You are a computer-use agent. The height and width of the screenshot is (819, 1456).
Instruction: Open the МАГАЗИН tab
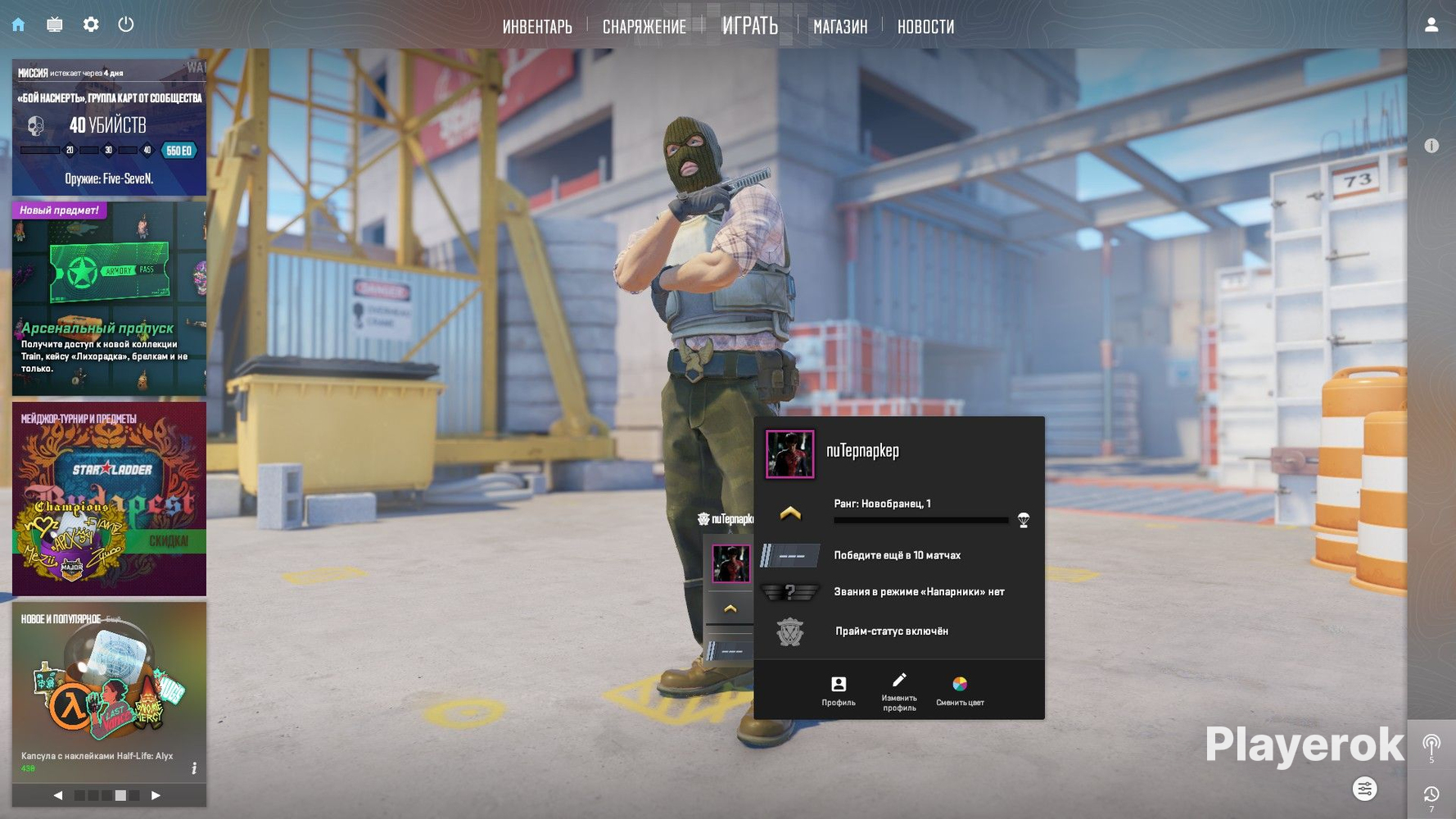click(x=840, y=27)
